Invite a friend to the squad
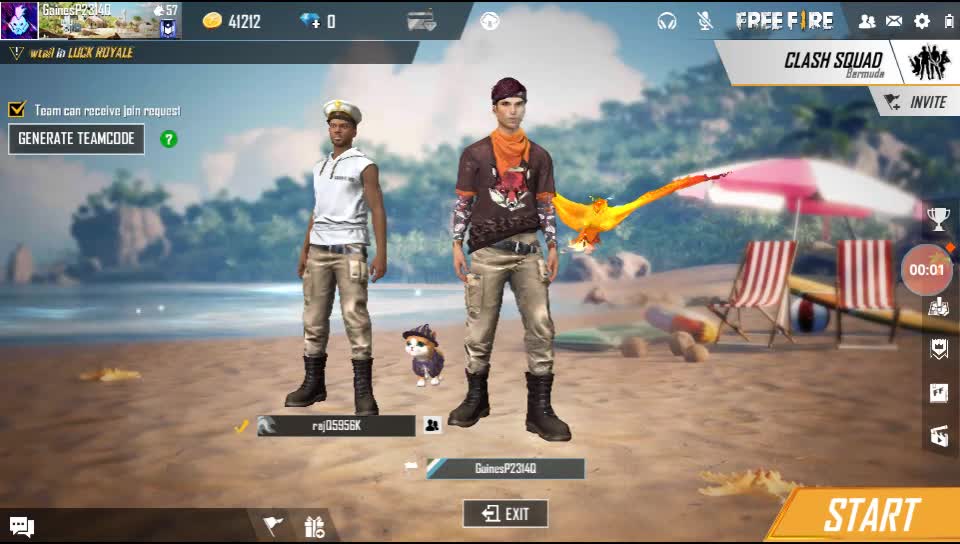Viewport: 960px width, 544px height. (917, 102)
